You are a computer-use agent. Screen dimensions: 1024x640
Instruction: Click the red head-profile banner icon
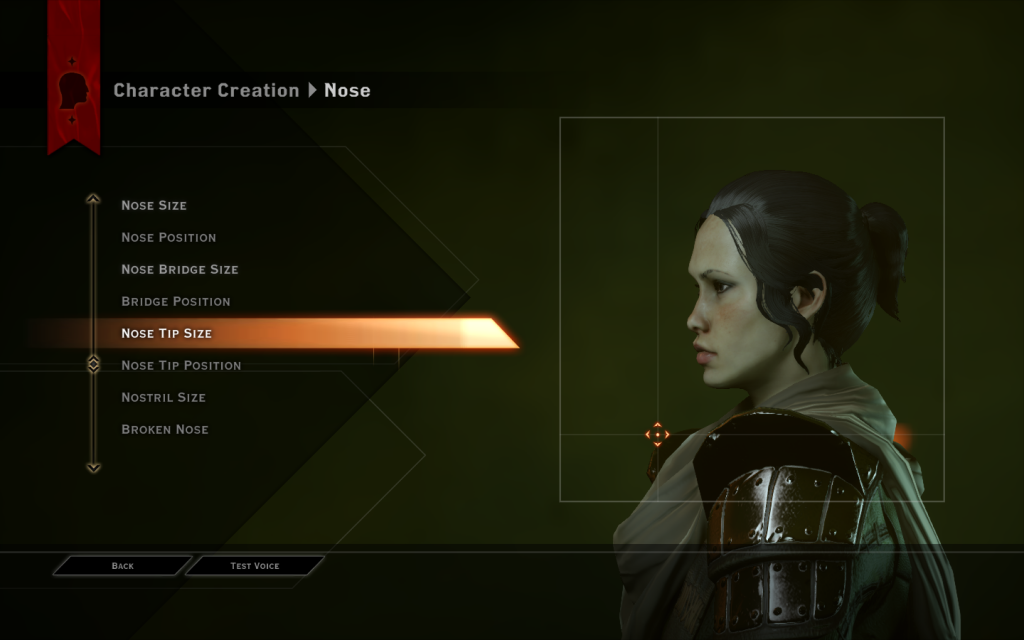click(x=73, y=90)
